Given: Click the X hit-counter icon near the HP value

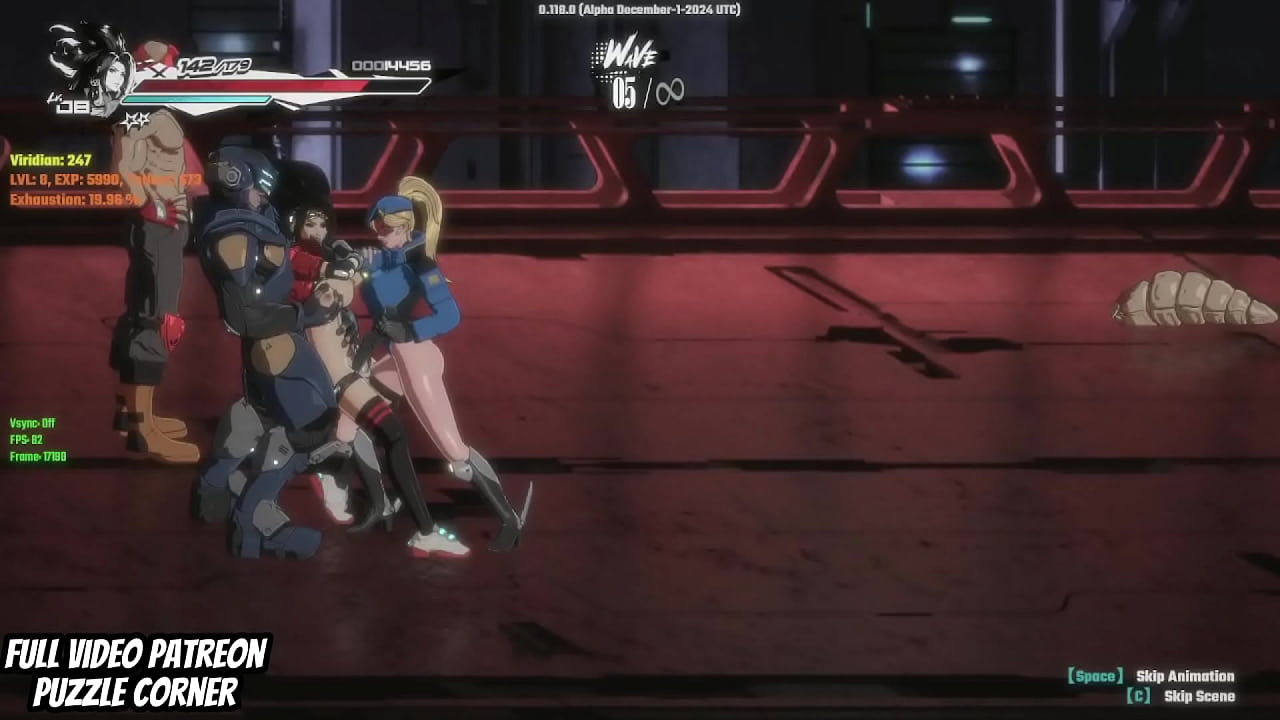Looking at the screenshot, I should [156, 73].
